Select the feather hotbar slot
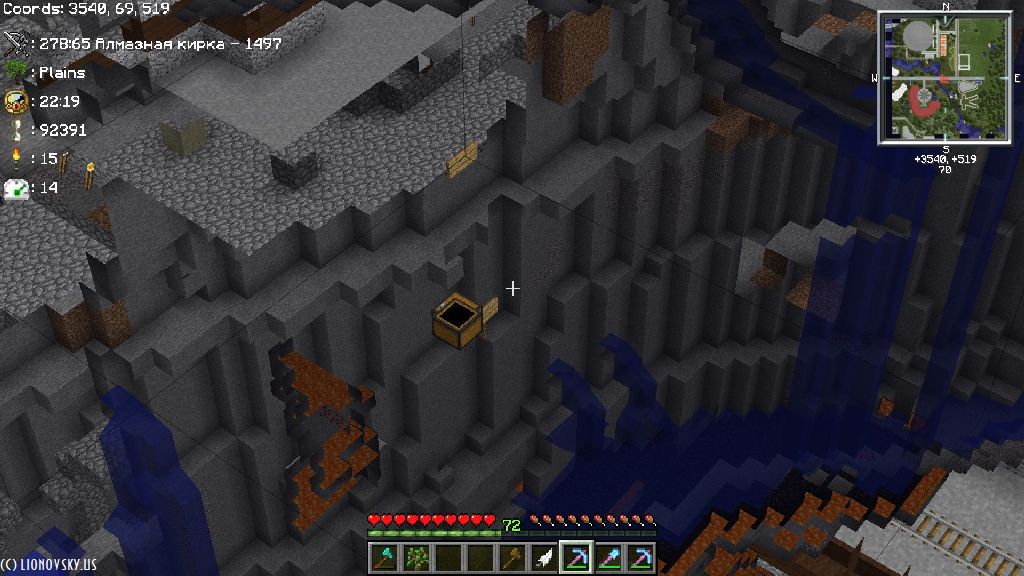The height and width of the screenshot is (576, 1024). pyautogui.click(x=545, y=557)
